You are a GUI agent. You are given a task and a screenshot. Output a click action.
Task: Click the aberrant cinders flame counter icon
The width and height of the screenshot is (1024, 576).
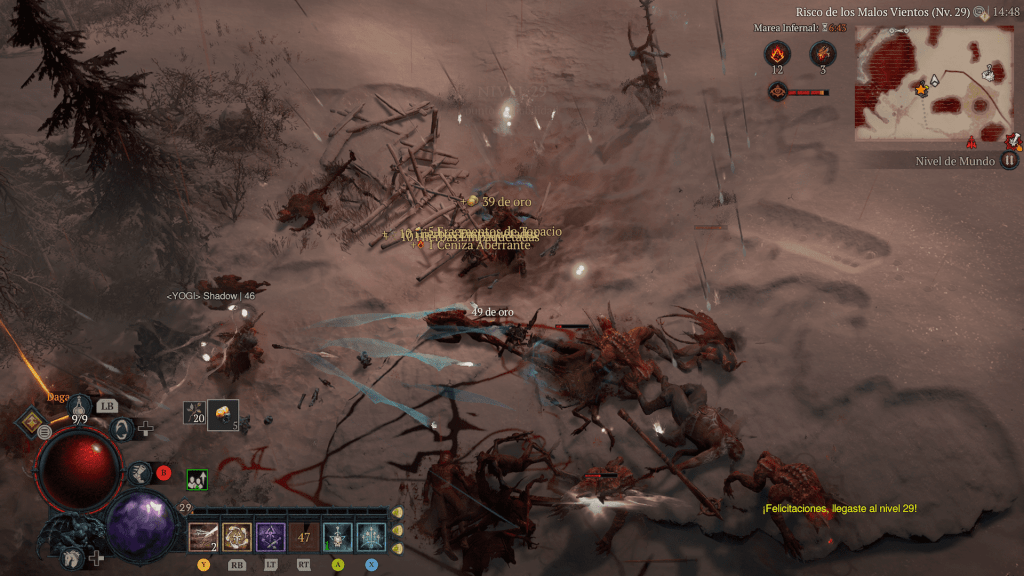point(776,54)
